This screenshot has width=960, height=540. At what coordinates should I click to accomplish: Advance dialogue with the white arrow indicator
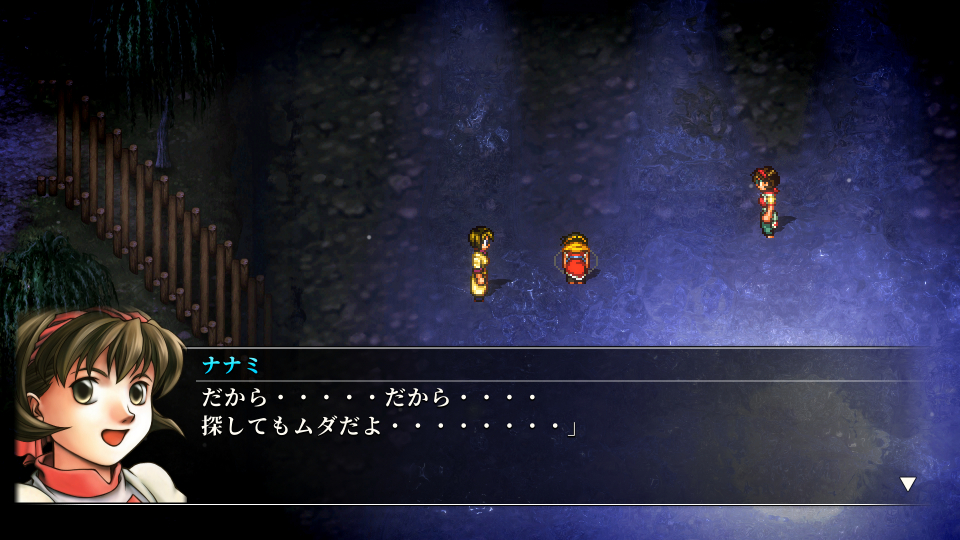[x=907, y=484]
